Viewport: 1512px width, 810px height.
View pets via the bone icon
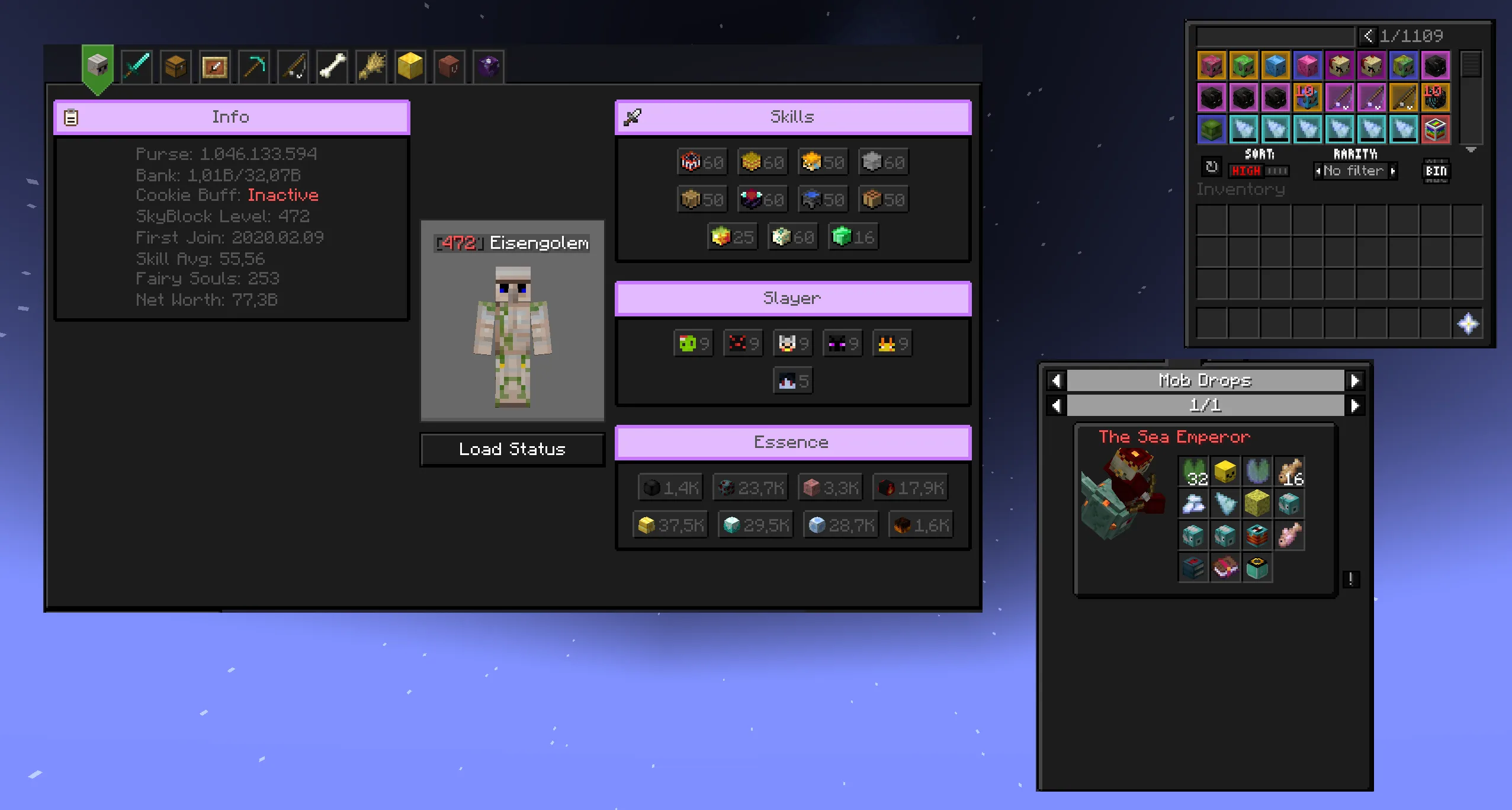(x=331, y=65)
